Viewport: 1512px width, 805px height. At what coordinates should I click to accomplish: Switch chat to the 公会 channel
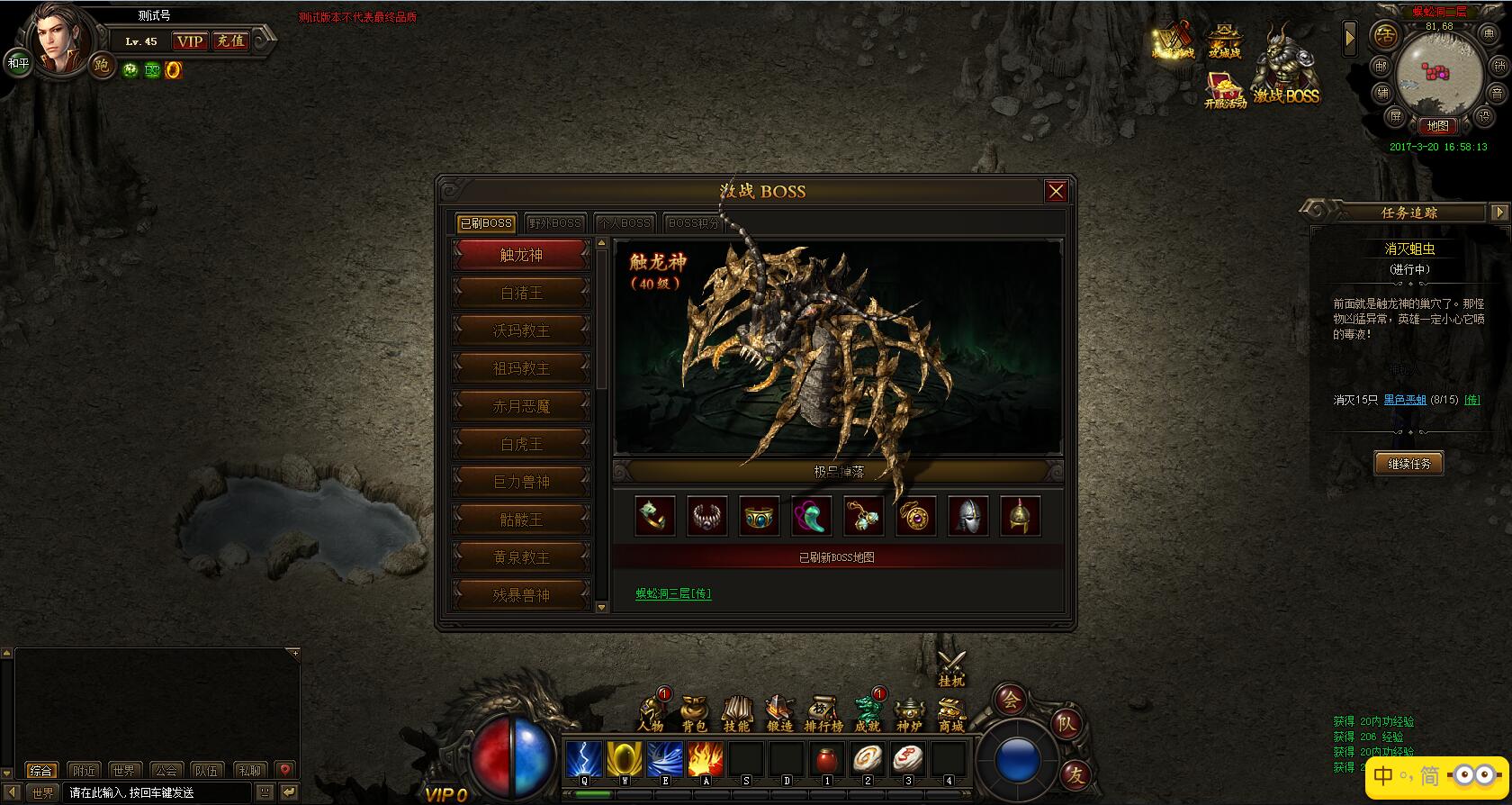pyautogui.click(x=166, y=771)
